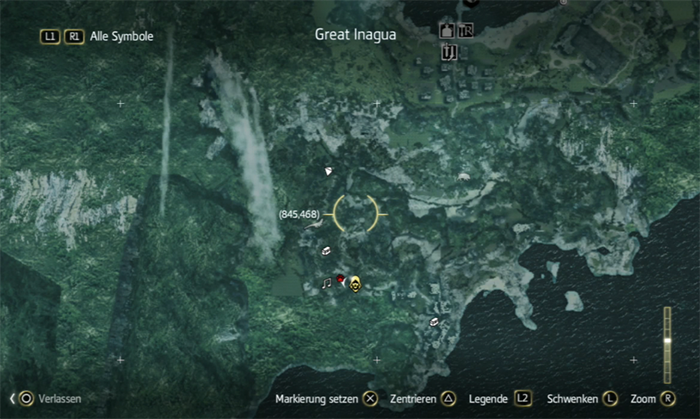Select the treasure chest marker on the southeast coast
This screenshot has height=419, width=700.
pos(434,322)
